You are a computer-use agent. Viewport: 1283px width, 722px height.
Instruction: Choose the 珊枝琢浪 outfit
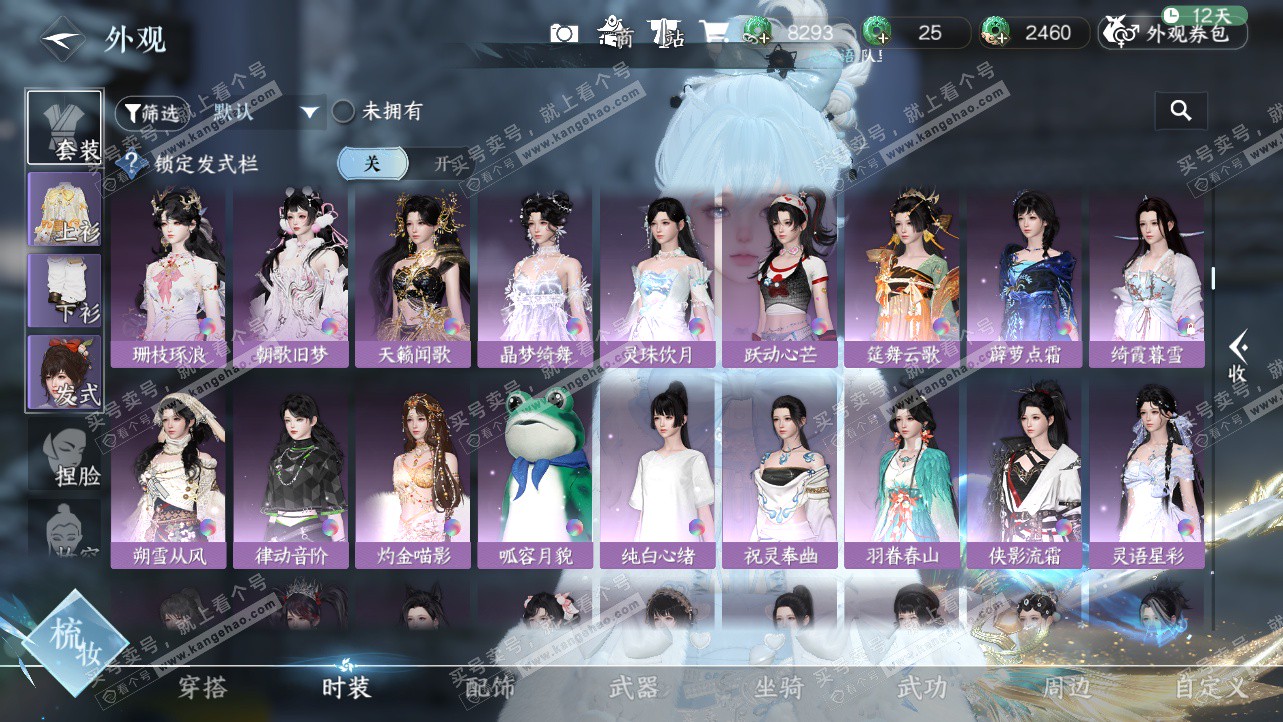(x=170, y=277)
